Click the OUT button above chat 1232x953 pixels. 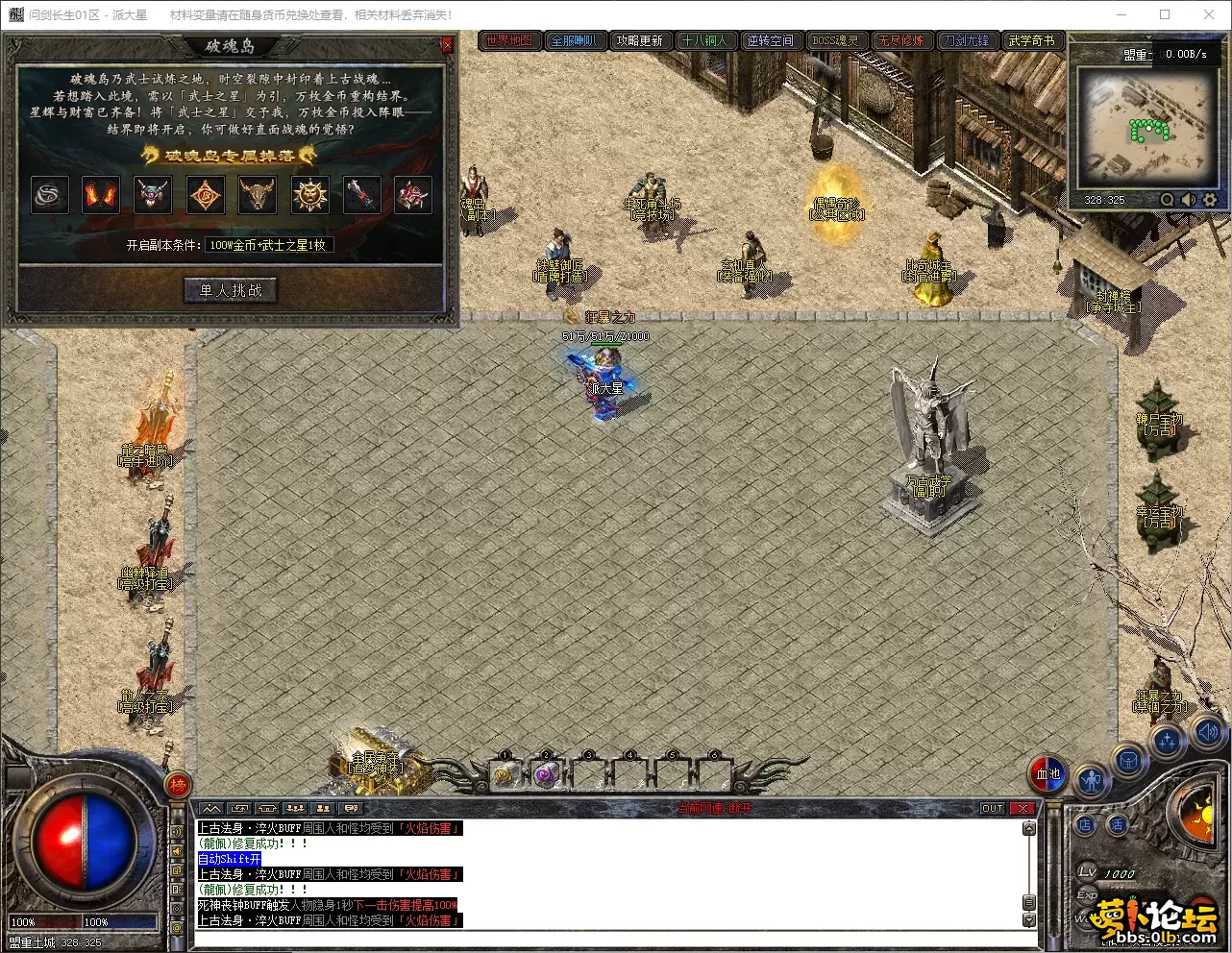coord(993,809)
